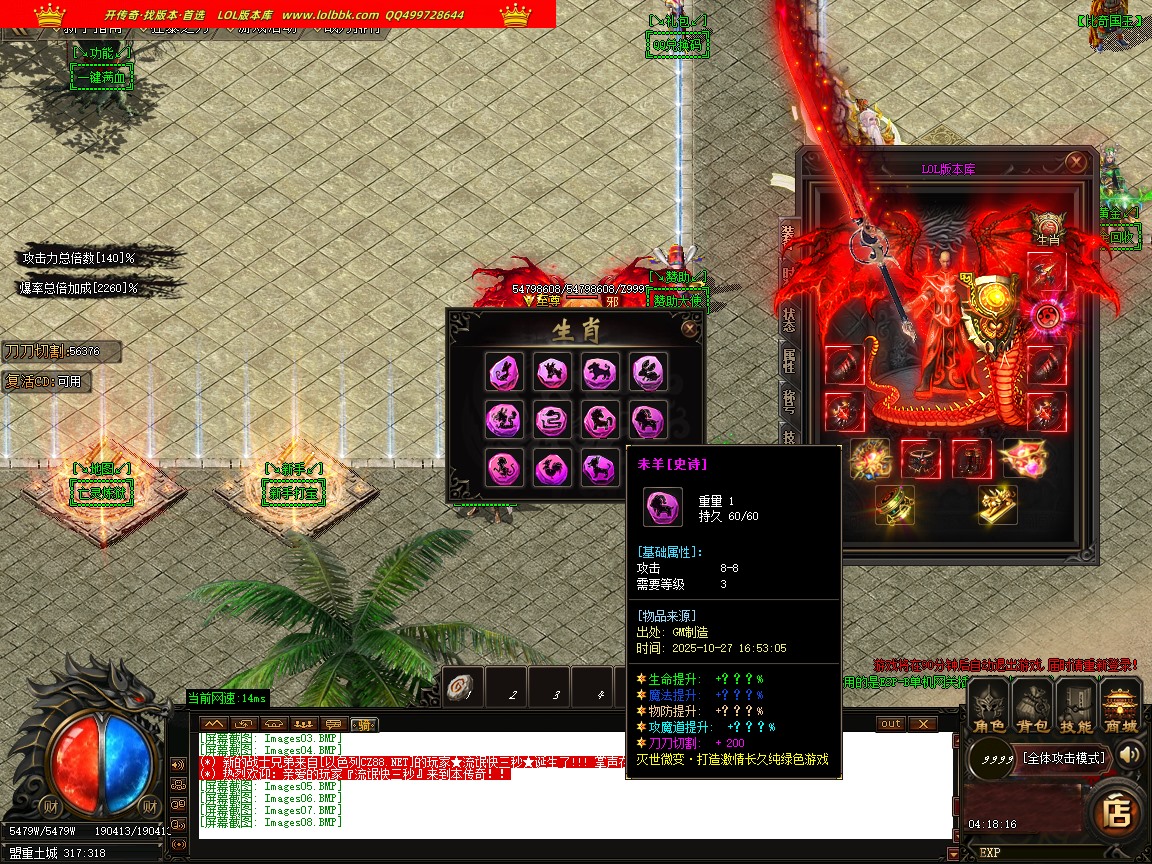Open the 角色 character button
This screenshot has width=1152, height=864.
point(988,707)
